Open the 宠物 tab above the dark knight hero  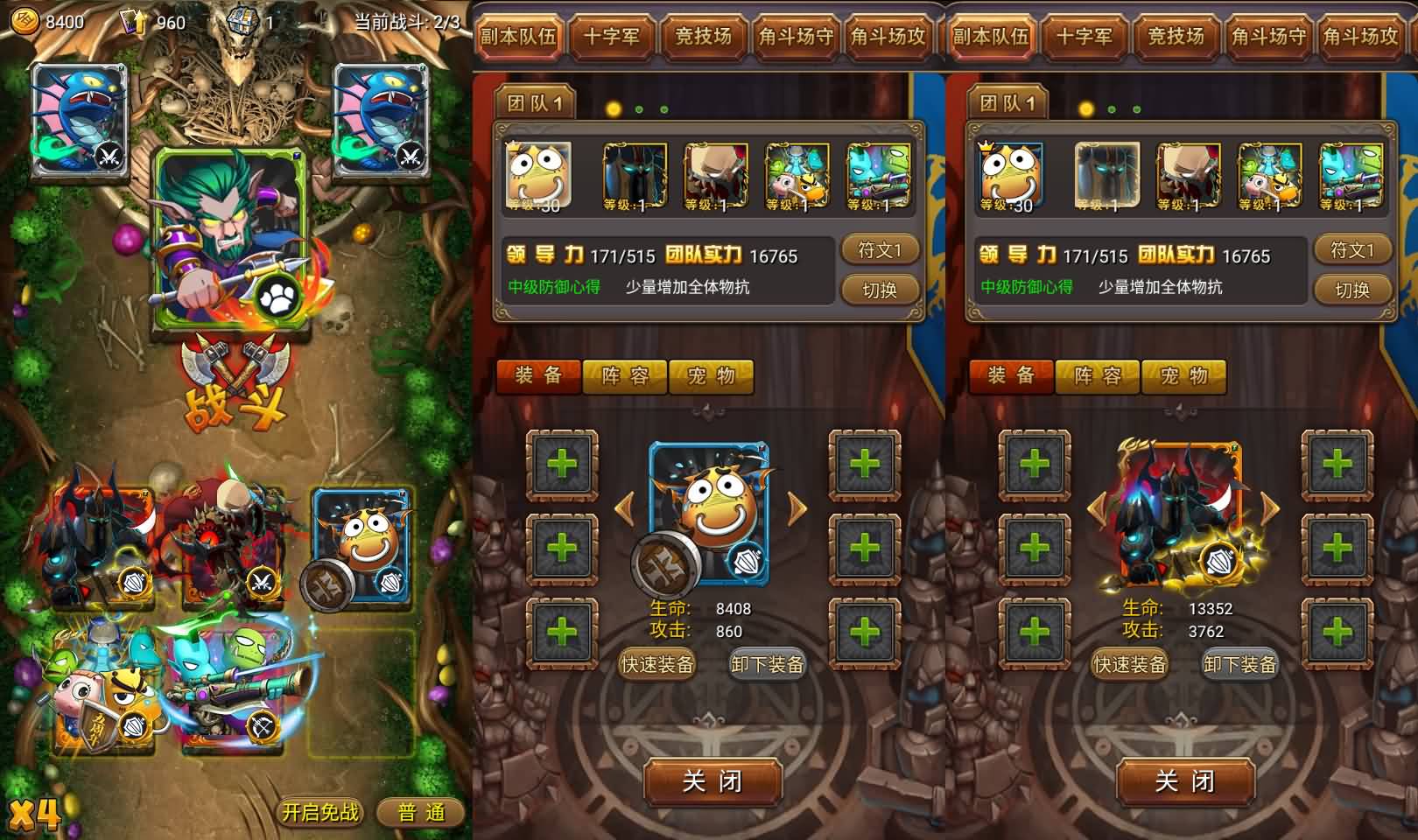click(1183, 376)
